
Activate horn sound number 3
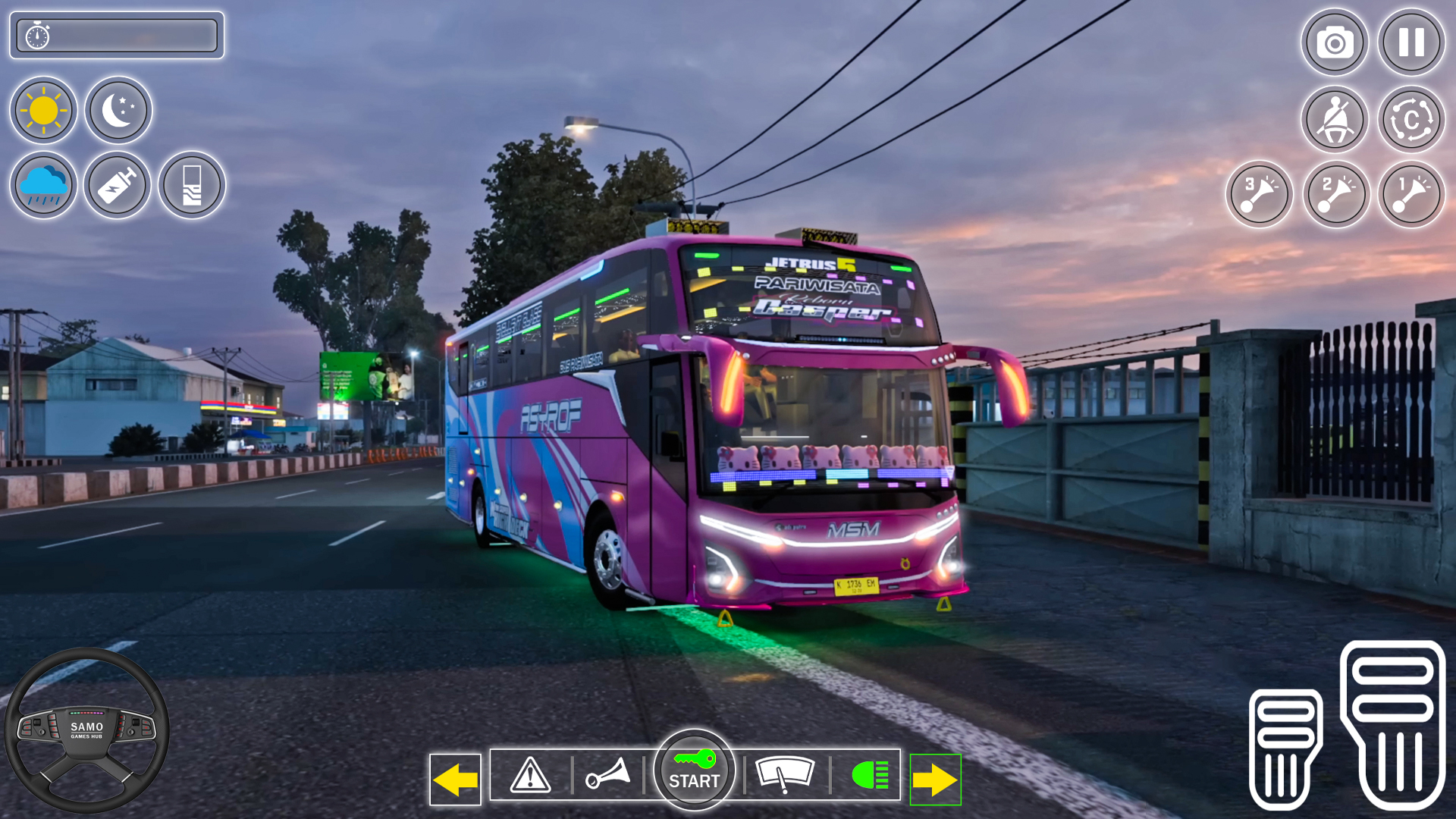click(1259, 194)
